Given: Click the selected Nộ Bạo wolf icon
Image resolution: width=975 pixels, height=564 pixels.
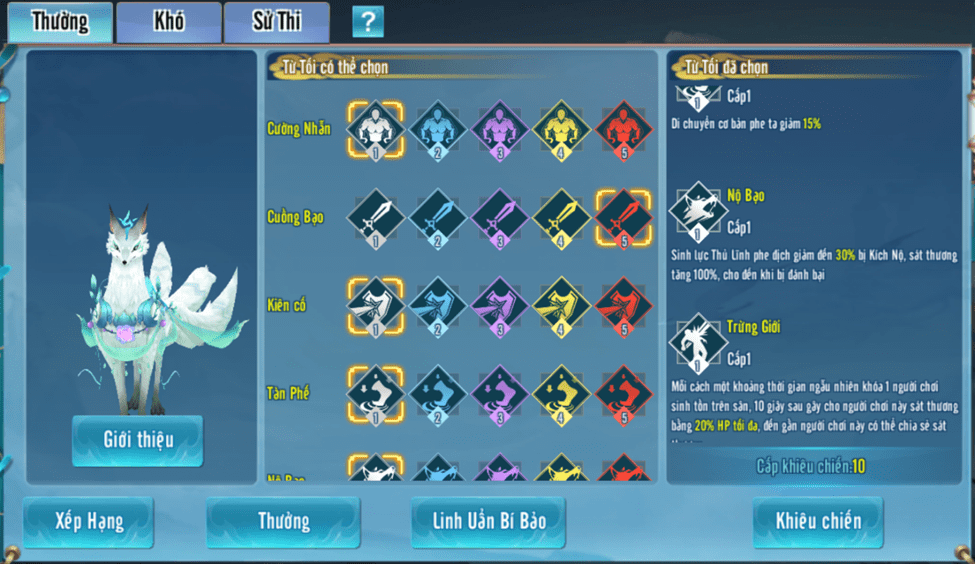Looking at the screenshot, I should (x=697, y=211).
